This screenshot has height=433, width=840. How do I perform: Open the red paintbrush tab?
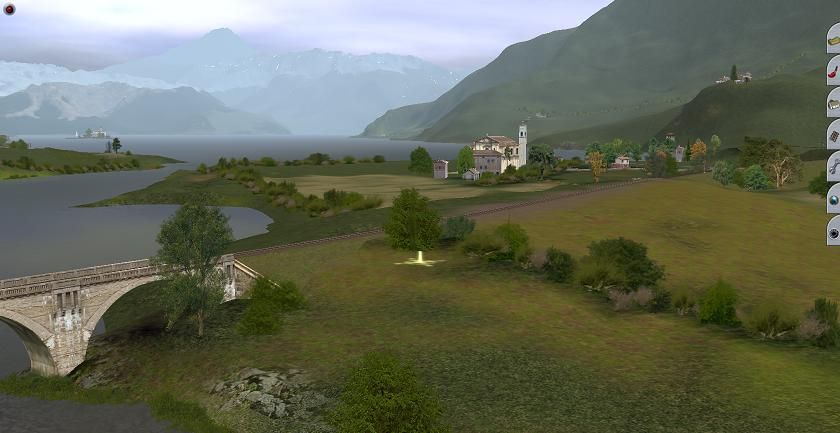[833, 71]
